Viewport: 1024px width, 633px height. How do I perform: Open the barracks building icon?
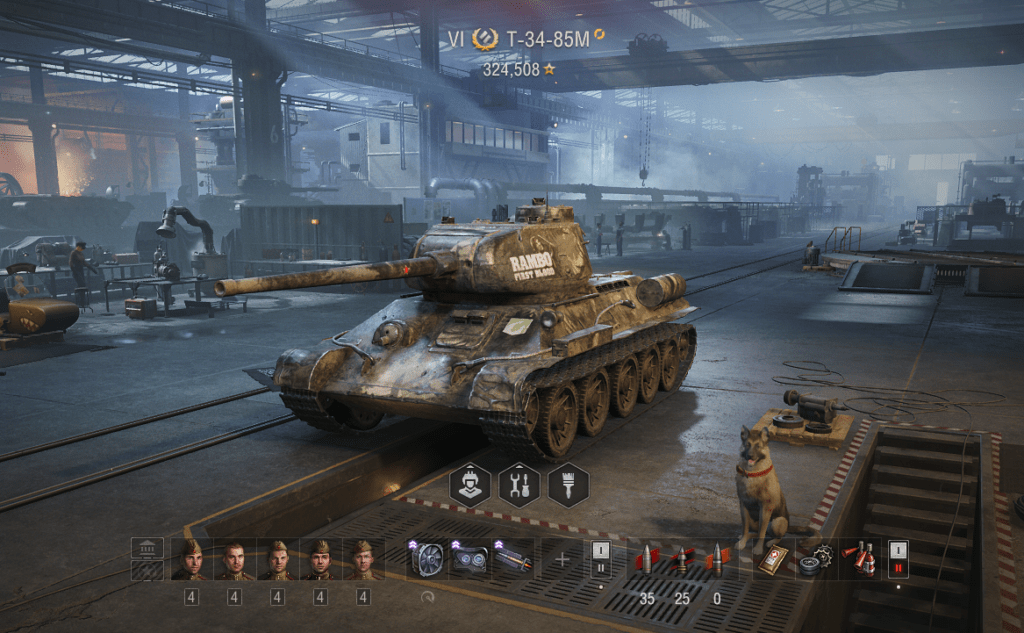(x=146, y=549)
